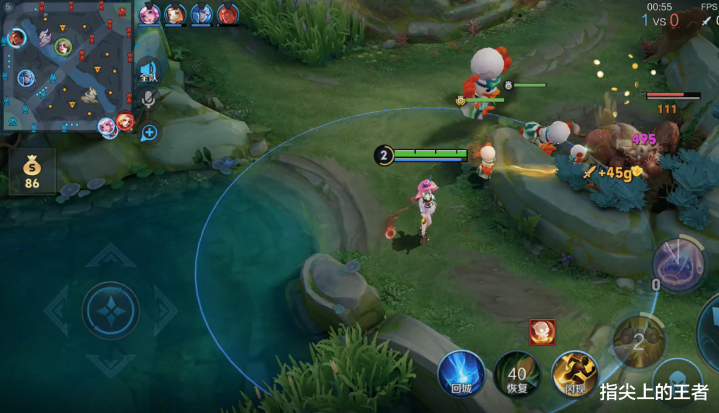
Task: Activate the Recall (回城) skill
Action: coord(461,375)
